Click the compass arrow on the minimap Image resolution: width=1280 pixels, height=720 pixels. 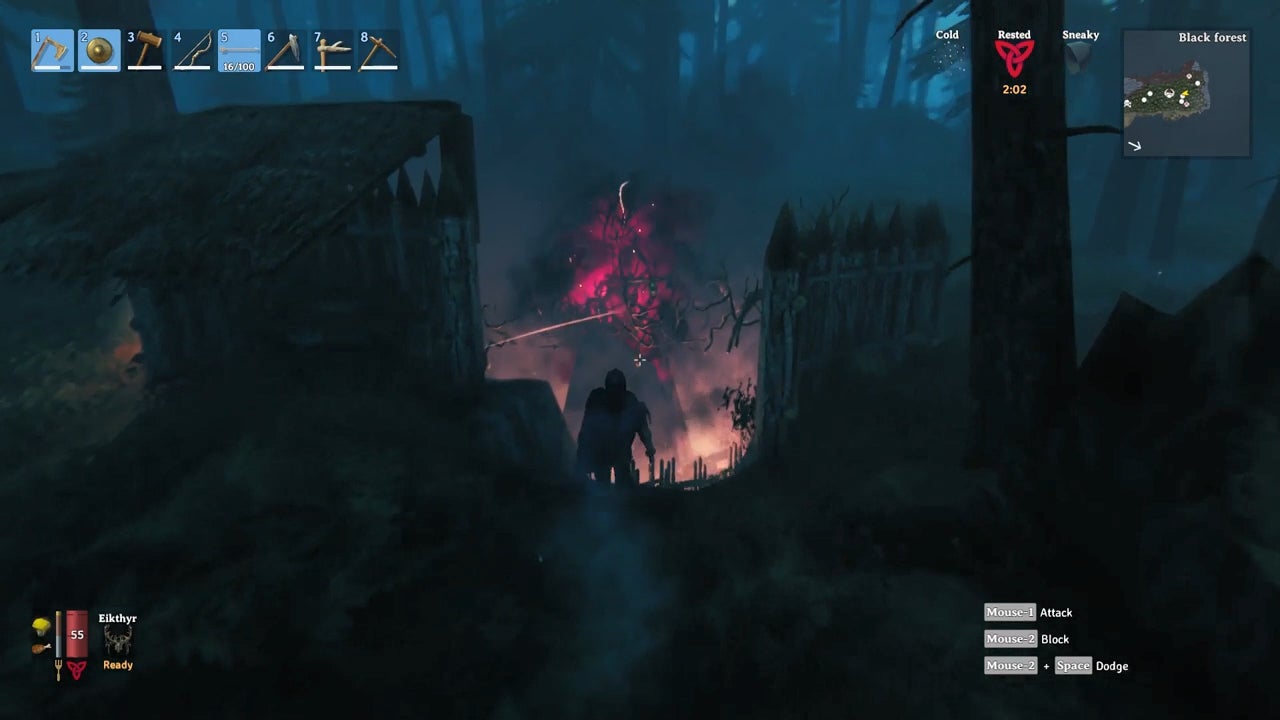1136,145
